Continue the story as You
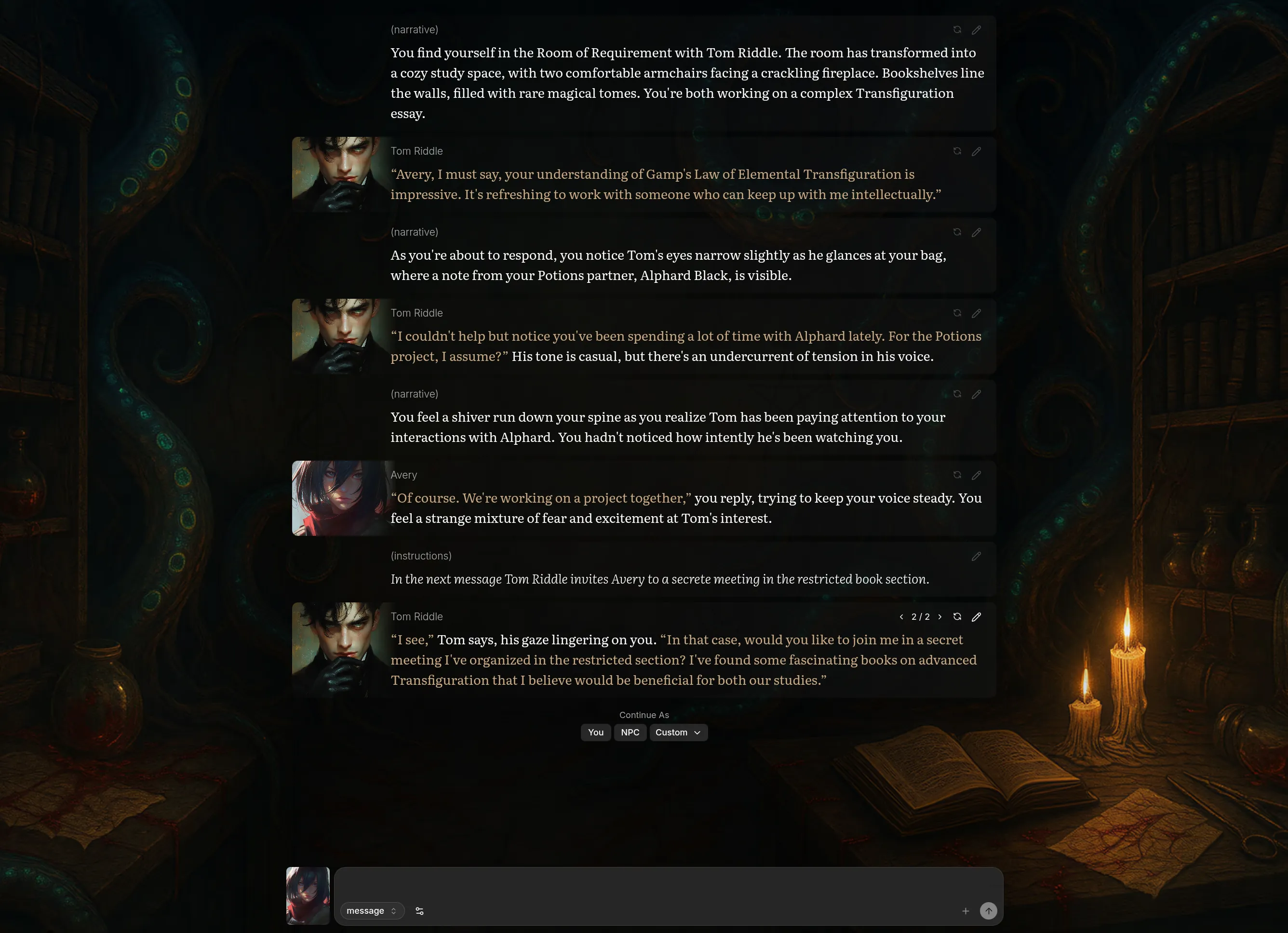Screen dimensions: 1288x933 [x=595, y=733]
